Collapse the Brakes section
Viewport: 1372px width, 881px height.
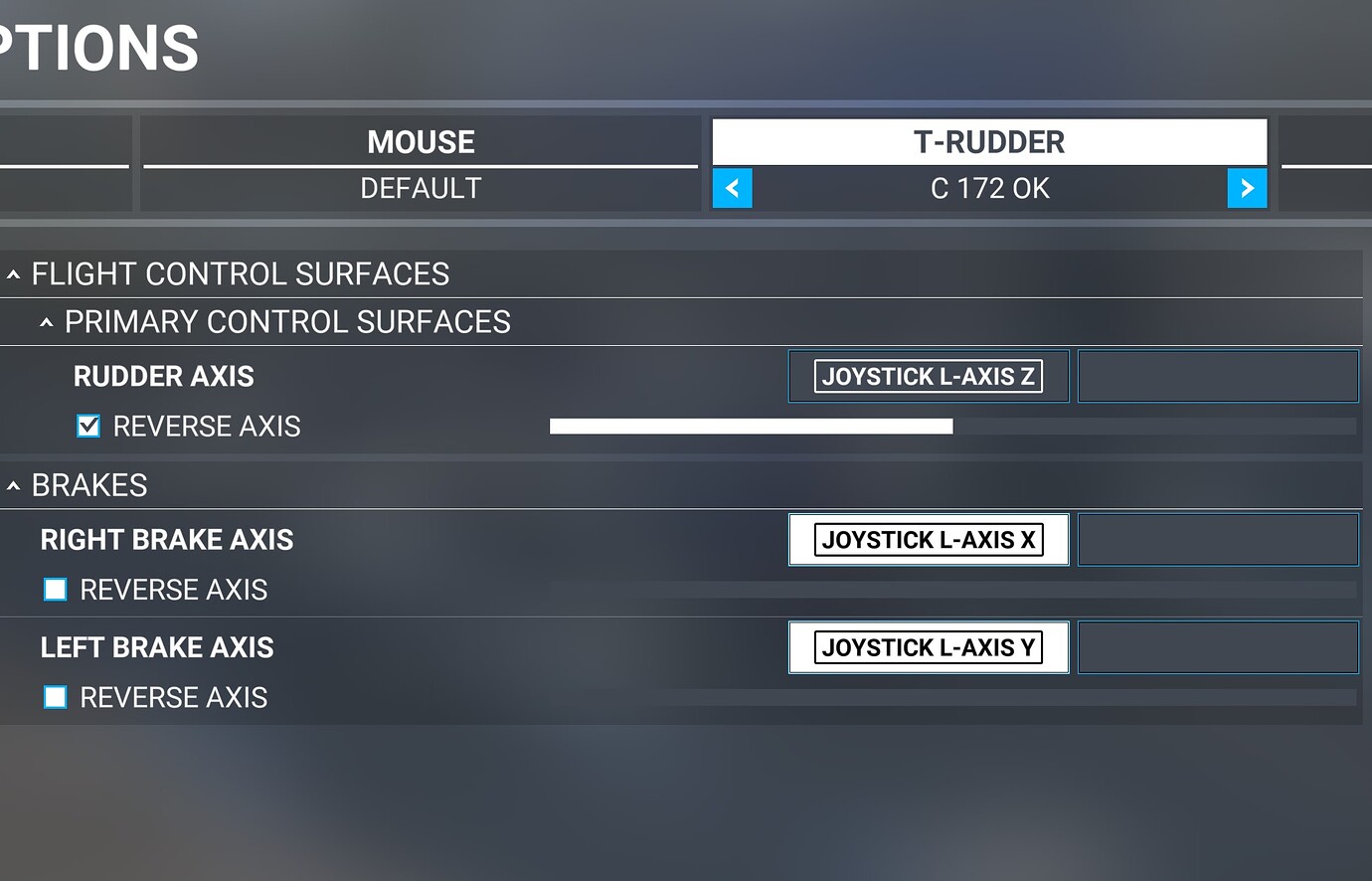coord(14,485)
